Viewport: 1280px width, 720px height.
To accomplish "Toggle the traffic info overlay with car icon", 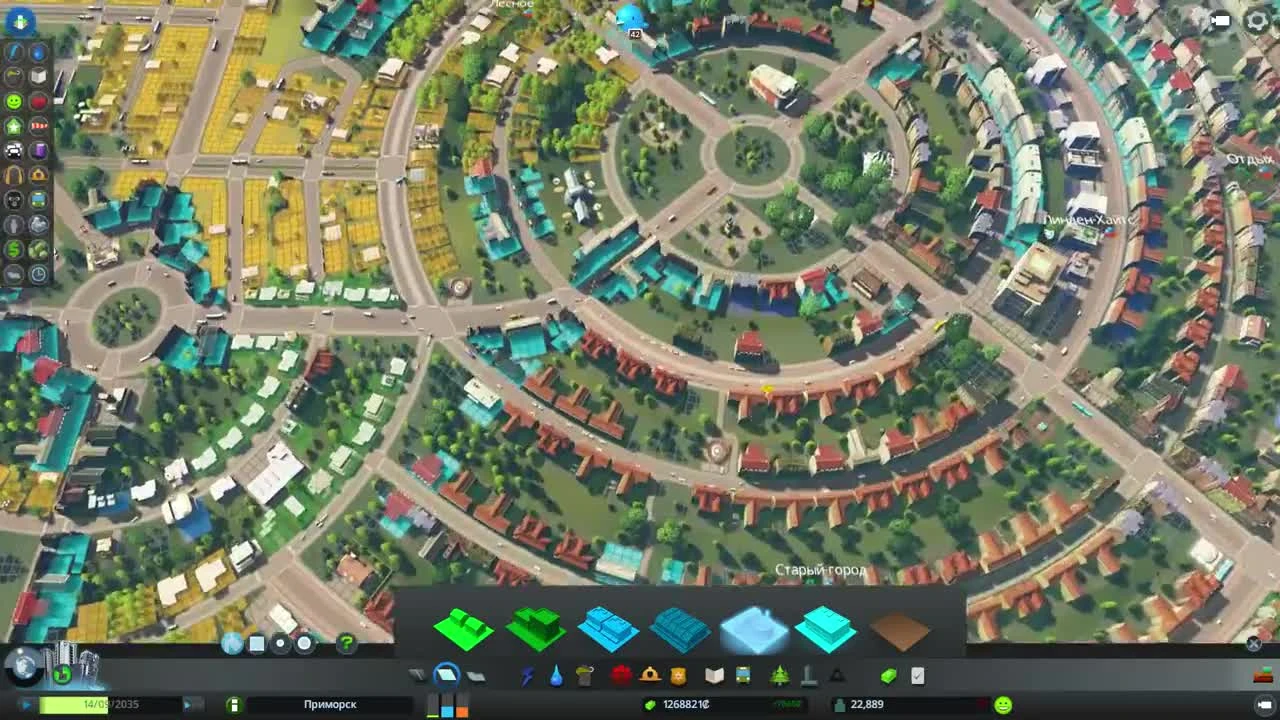I will [14, 149].
